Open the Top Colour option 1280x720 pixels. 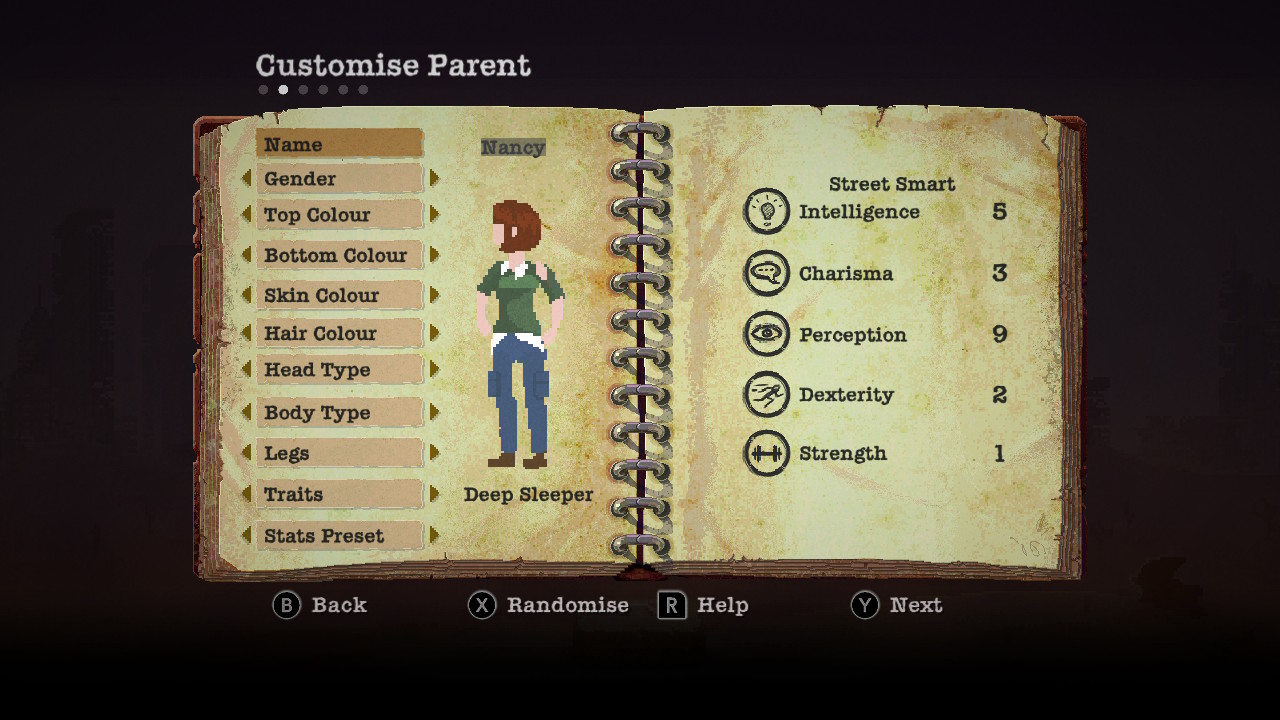tap(339, 215)
